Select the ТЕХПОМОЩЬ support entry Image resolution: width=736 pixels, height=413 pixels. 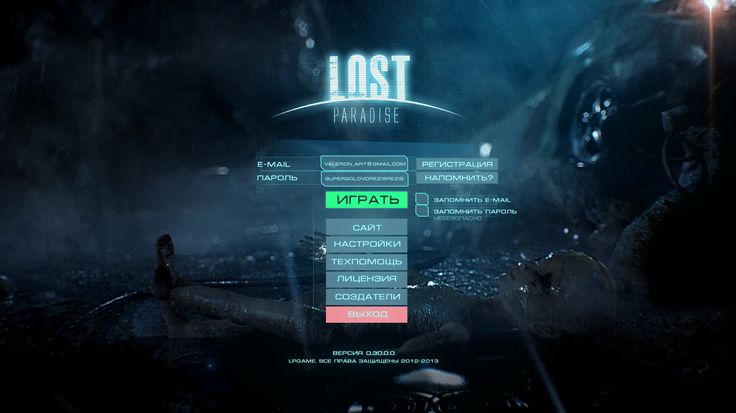[x=367, y=262]
